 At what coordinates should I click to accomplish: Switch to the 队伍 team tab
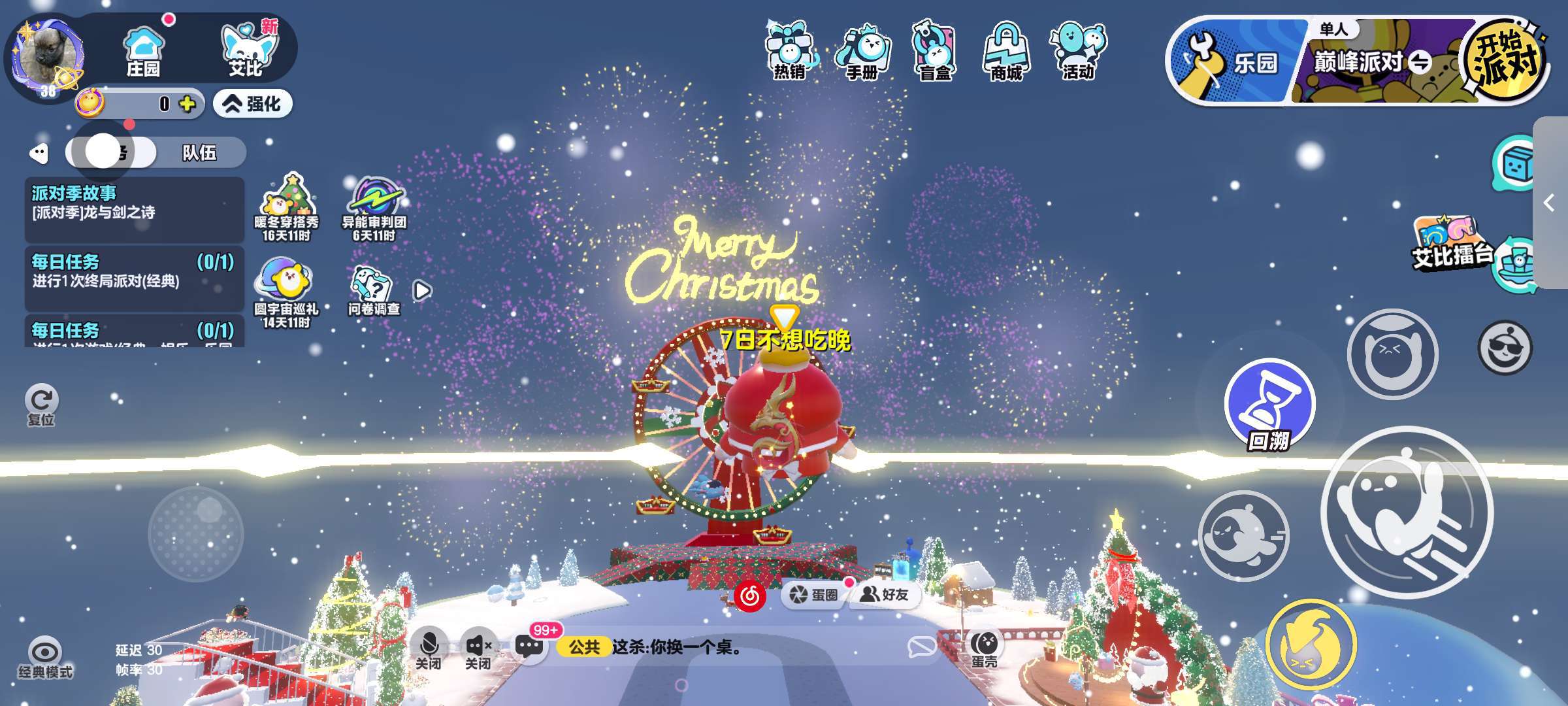point(199,153)
